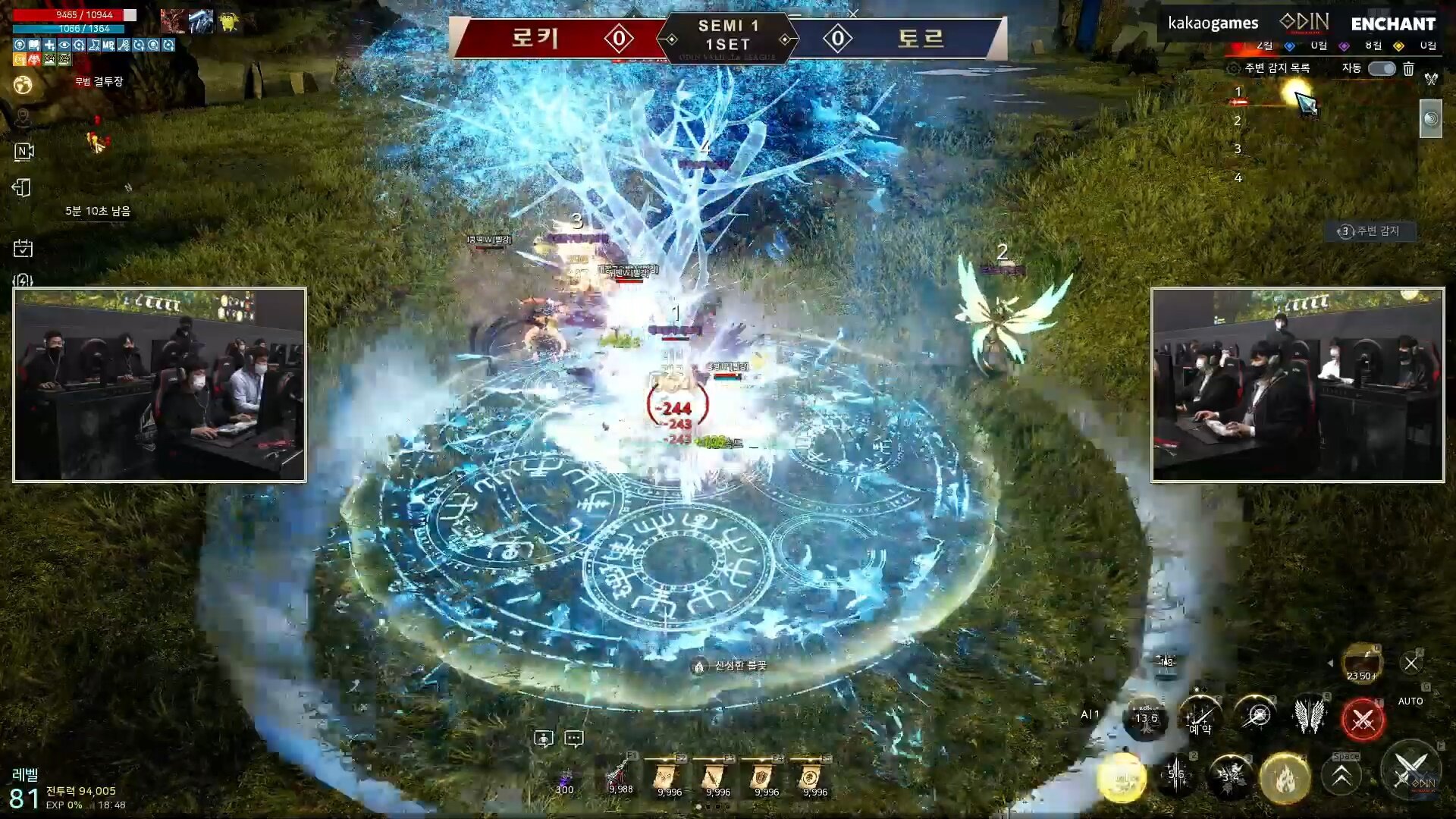Hit the large crossed swords basic attack

coord(1410,770)
